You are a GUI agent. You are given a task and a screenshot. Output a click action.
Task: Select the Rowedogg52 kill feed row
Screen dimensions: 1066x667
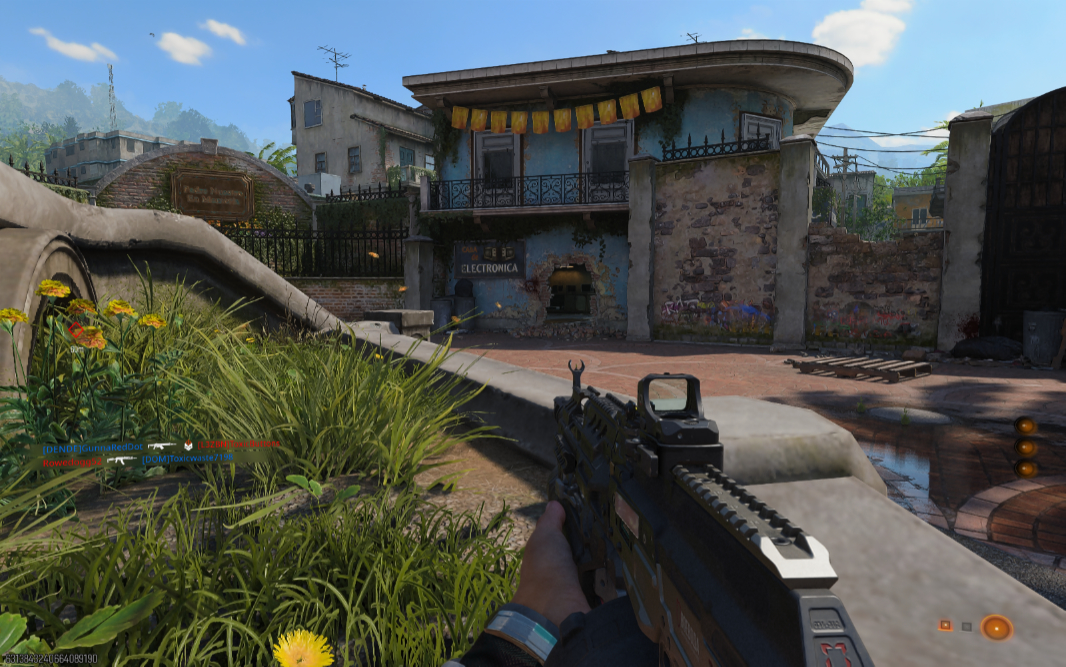[x=72, y=461]
